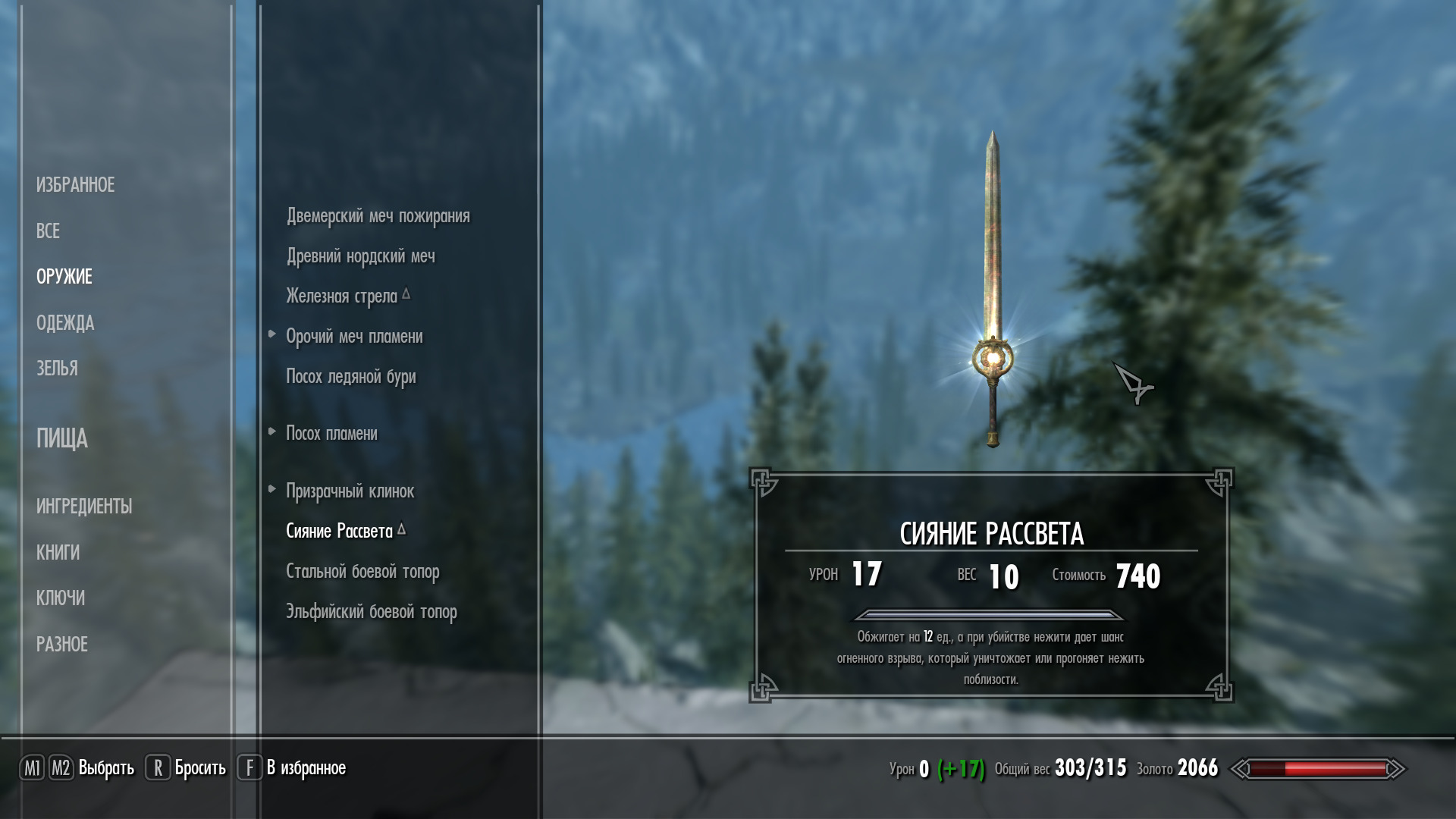Select Двемерский меч пожирания in the list
The width and height of the screenshot is (1456, 819).
(x=378, y=216)
